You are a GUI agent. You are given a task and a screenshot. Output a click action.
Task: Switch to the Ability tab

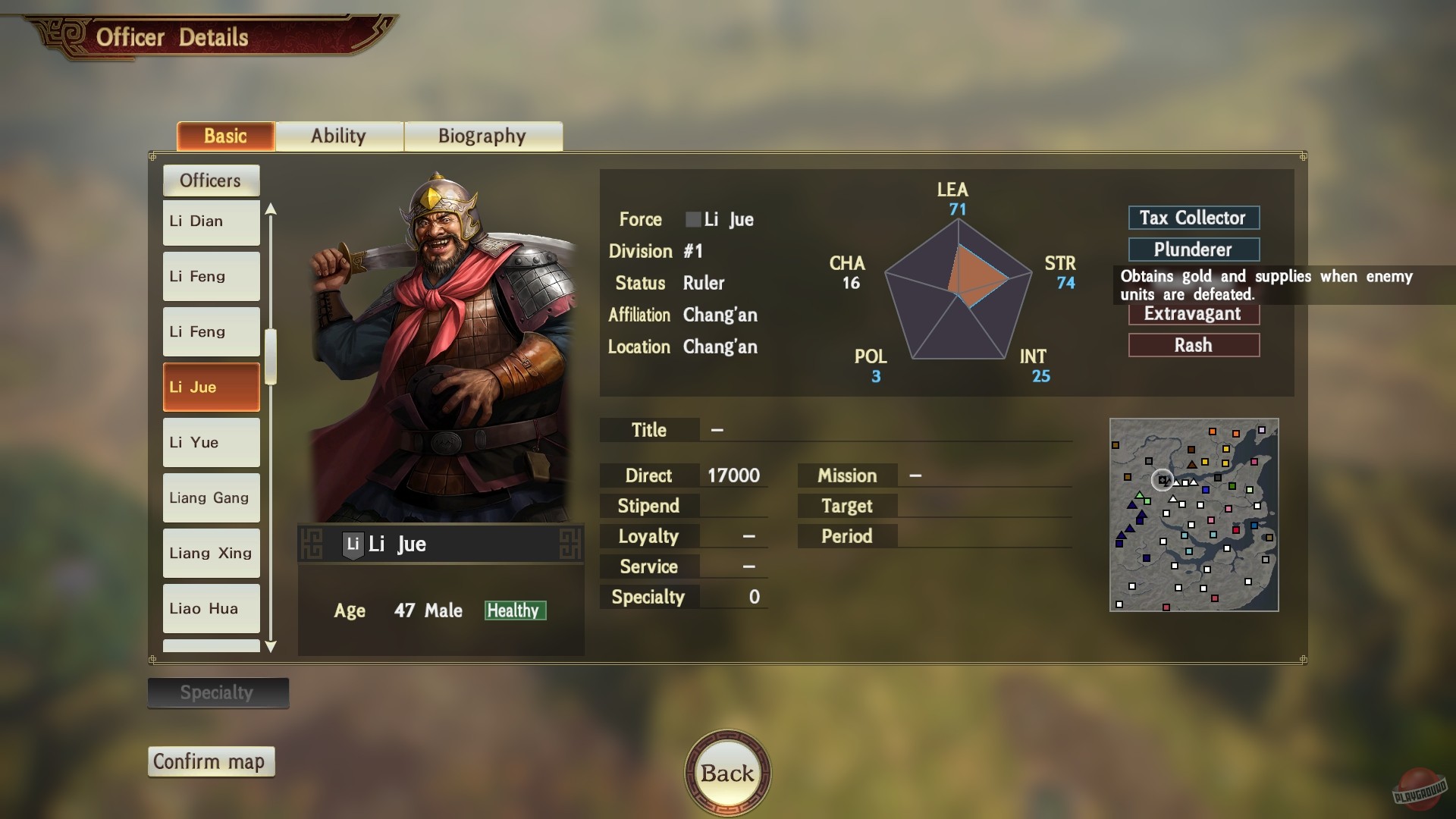(x=339, y=136)
